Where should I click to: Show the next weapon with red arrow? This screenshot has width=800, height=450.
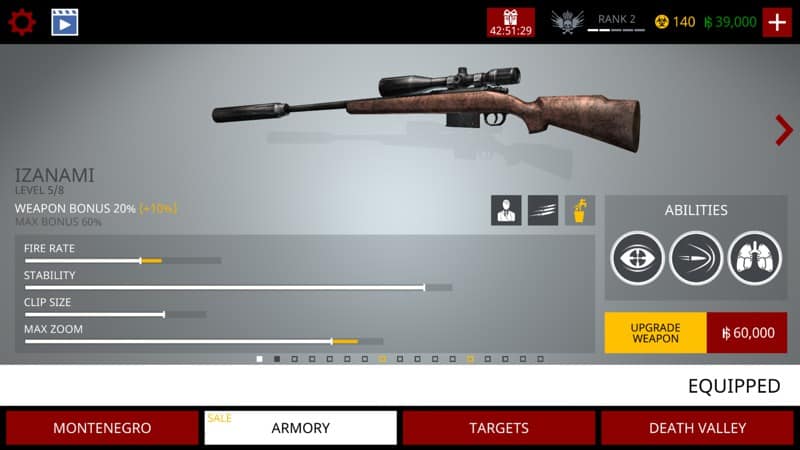783,130
